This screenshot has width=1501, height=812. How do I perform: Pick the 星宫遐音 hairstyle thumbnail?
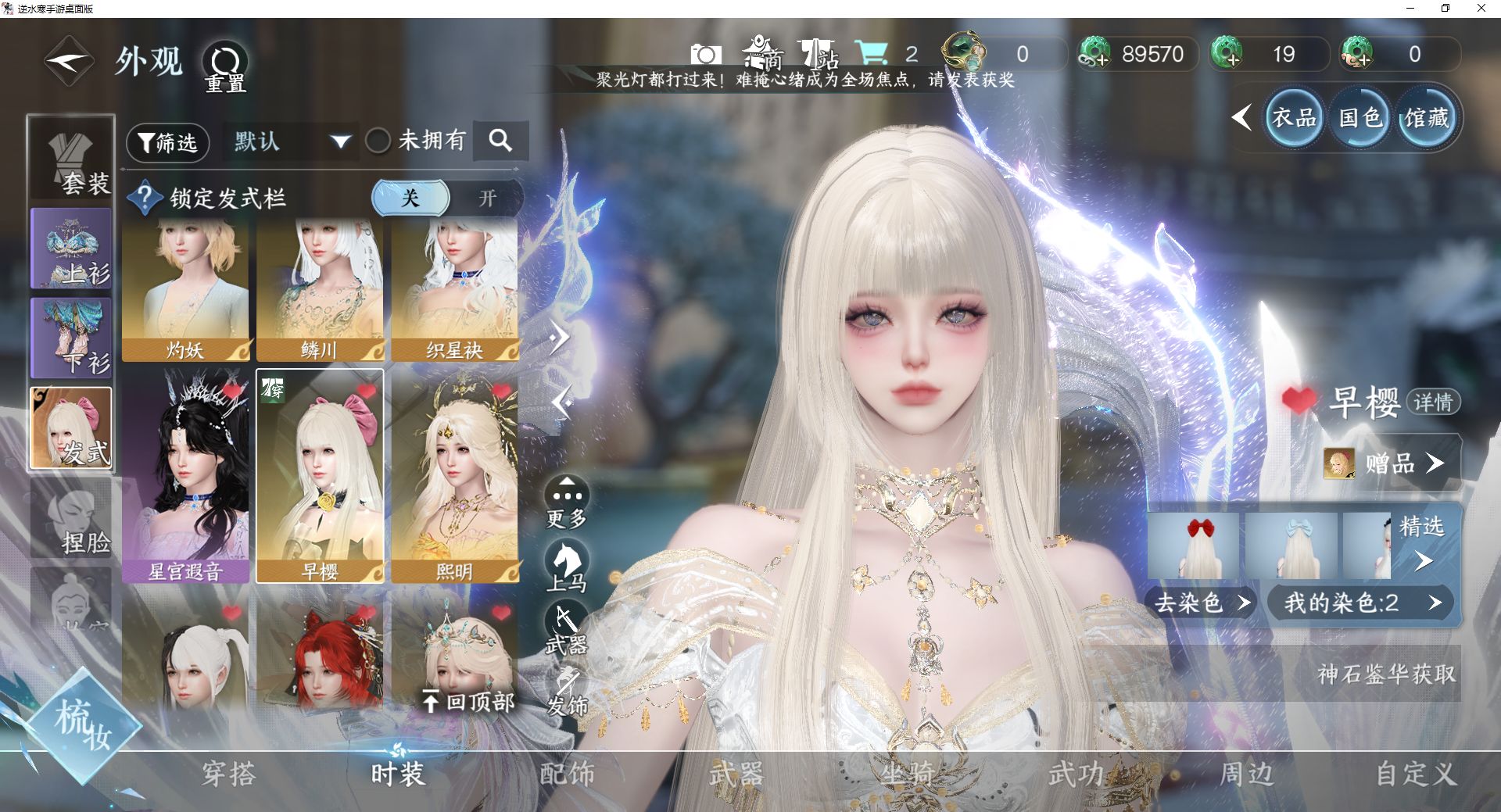pos(185,476)
